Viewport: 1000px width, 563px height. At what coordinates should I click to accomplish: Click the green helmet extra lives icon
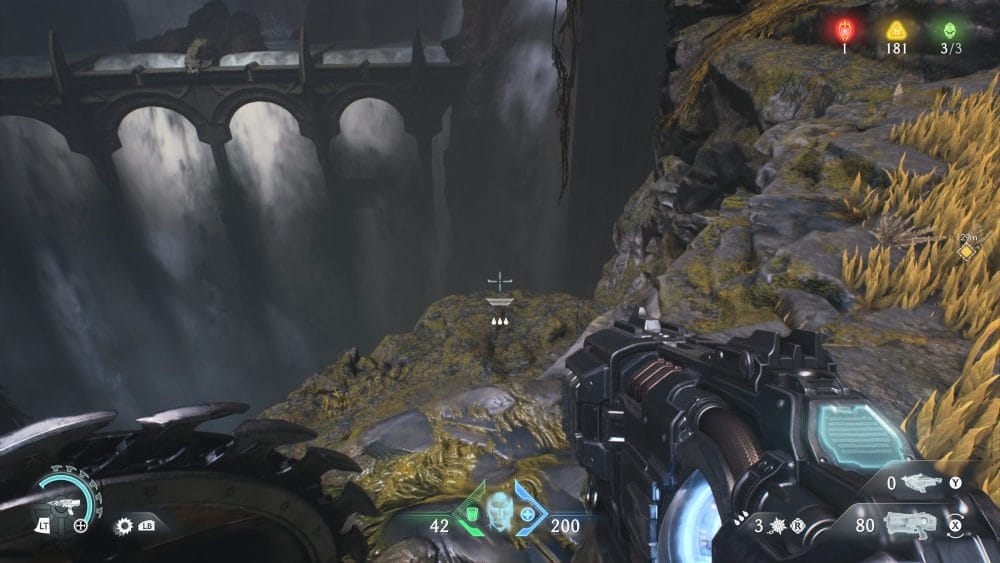point(948,30)
